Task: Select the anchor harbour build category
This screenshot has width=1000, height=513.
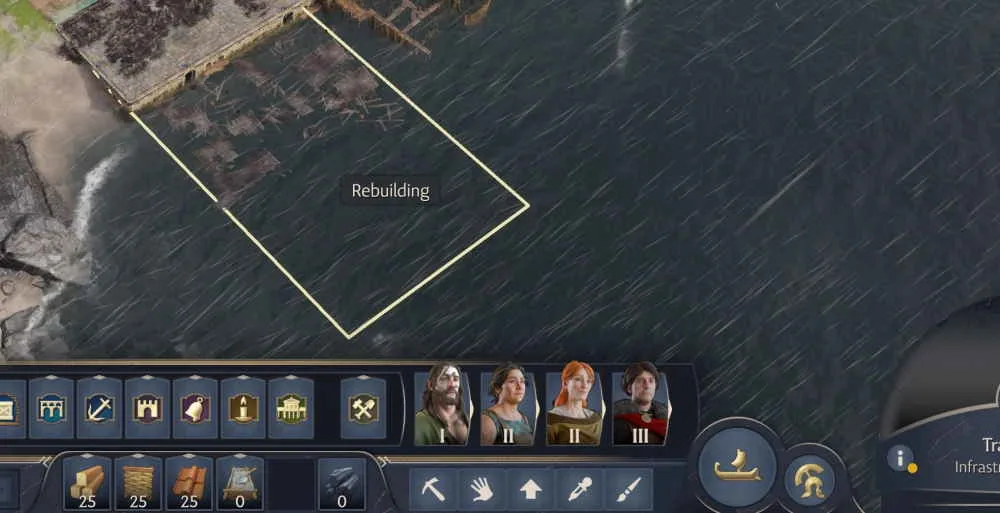Action: coord(99,408)
